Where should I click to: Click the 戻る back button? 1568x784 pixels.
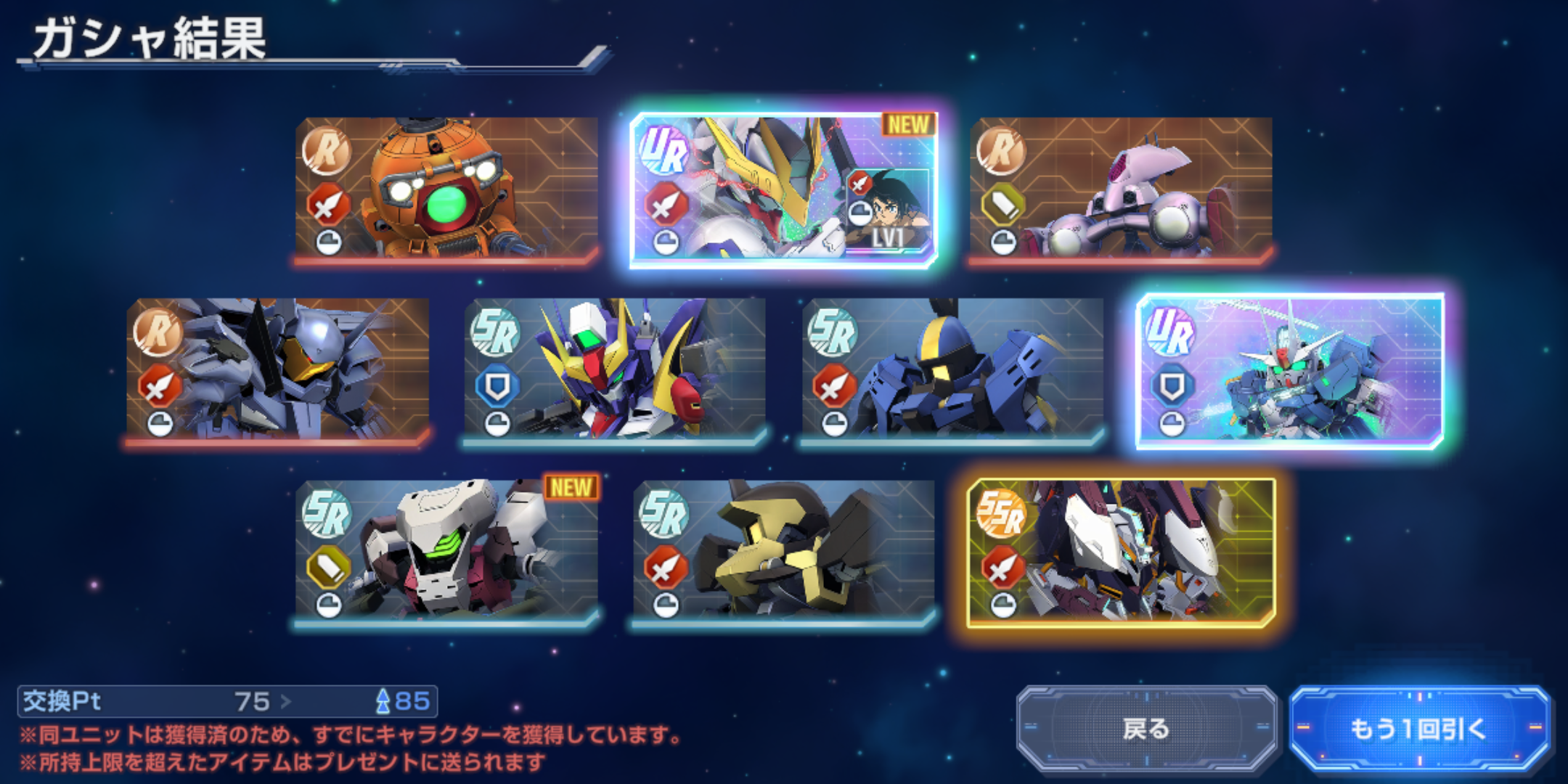1146,728
